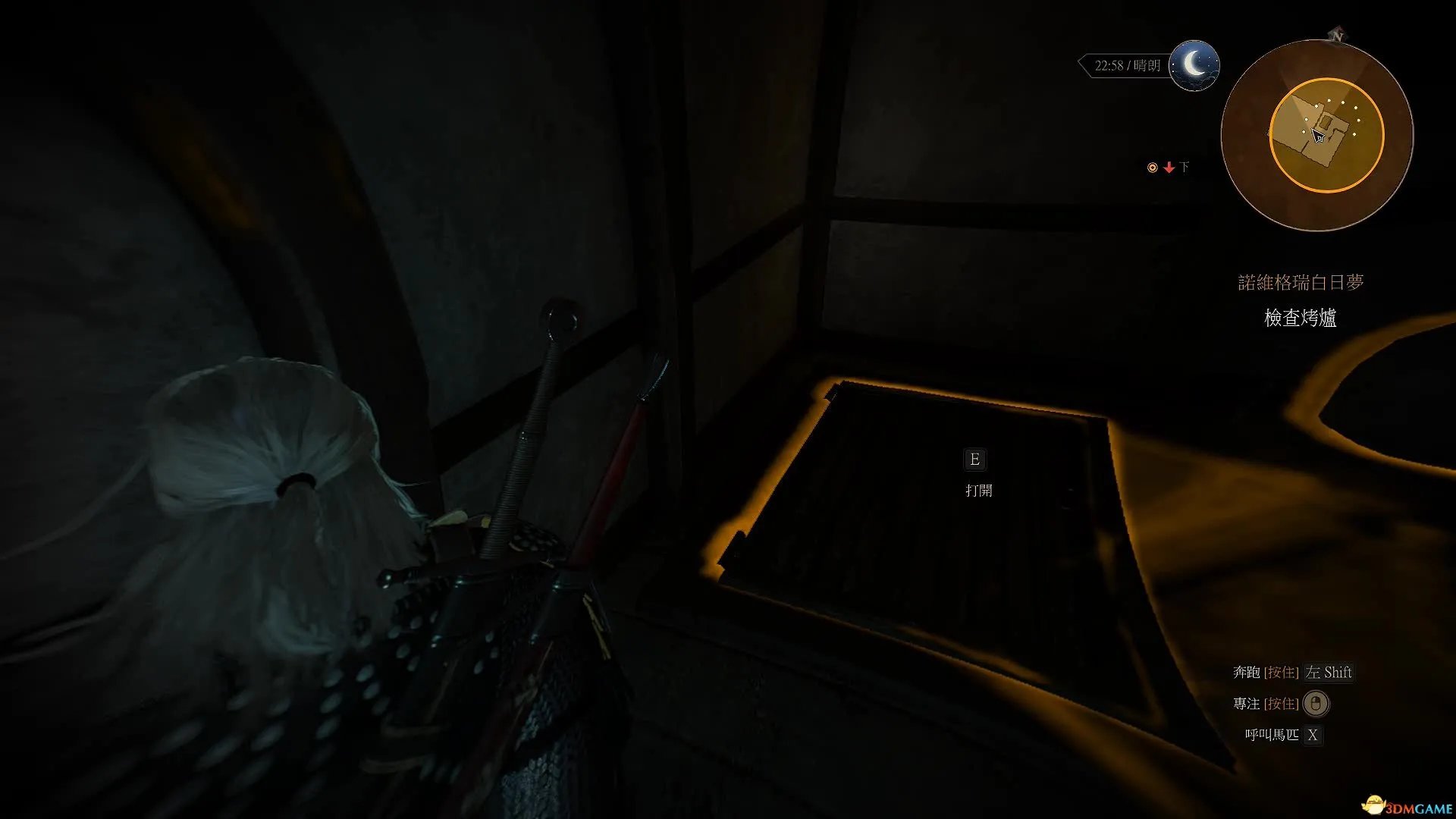The height and width of the screenshot is (819, 1456).
Task: Select the tracked quest title 諾維格瑞白日夢
Action: (x=1301, y=283)
